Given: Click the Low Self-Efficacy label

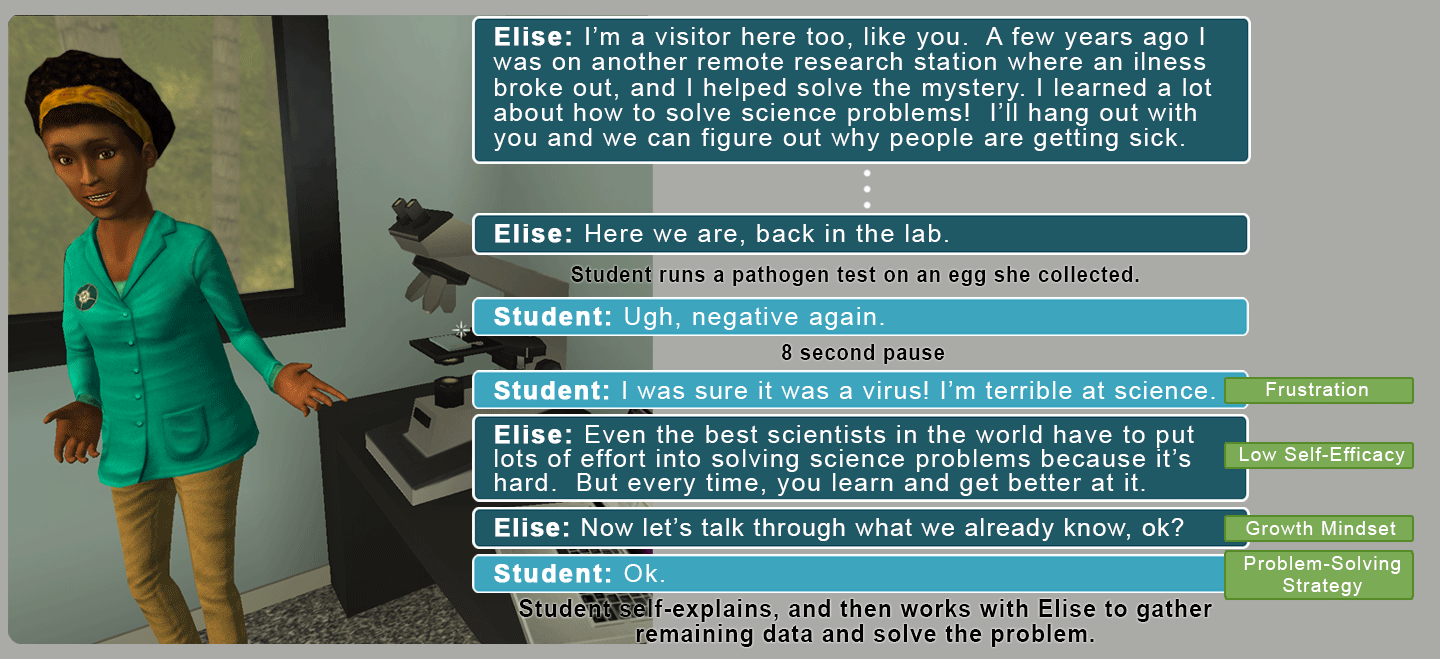Looking at the screenshot, I should tap(1320, 455).
